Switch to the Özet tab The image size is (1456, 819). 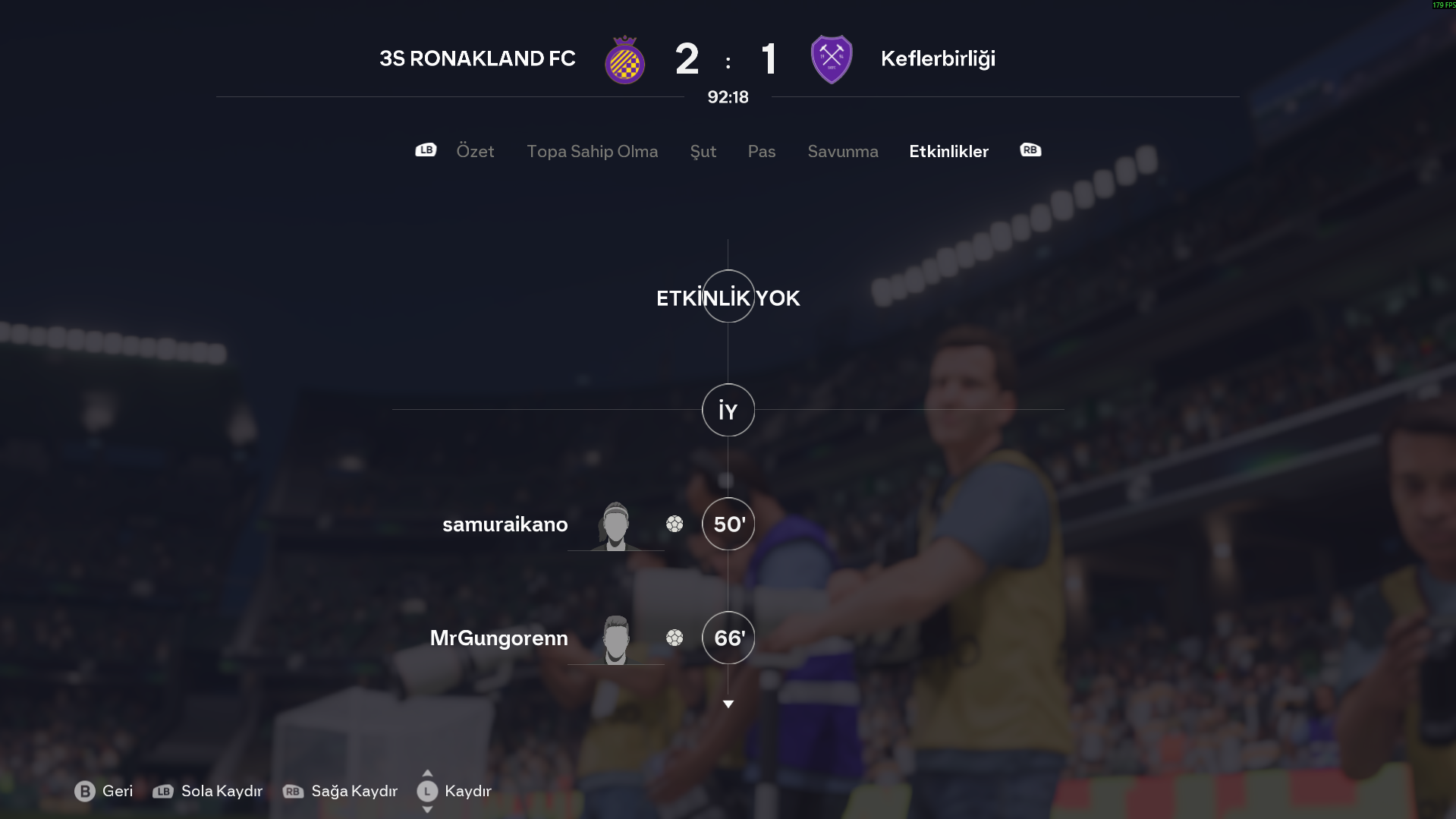475,151
